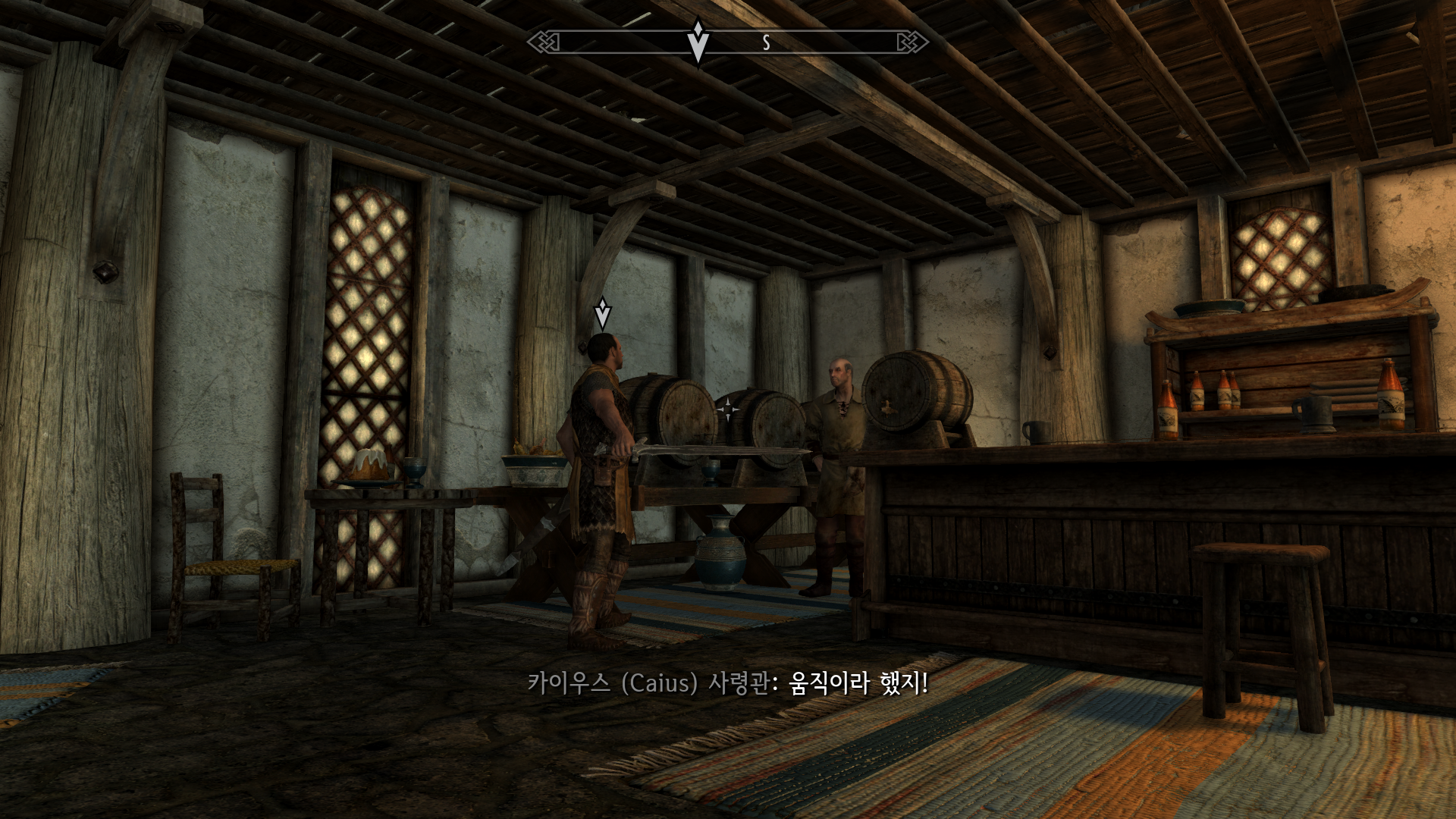Select the S marker on the compass
The image size is (1456, 819).
[767, 43]
